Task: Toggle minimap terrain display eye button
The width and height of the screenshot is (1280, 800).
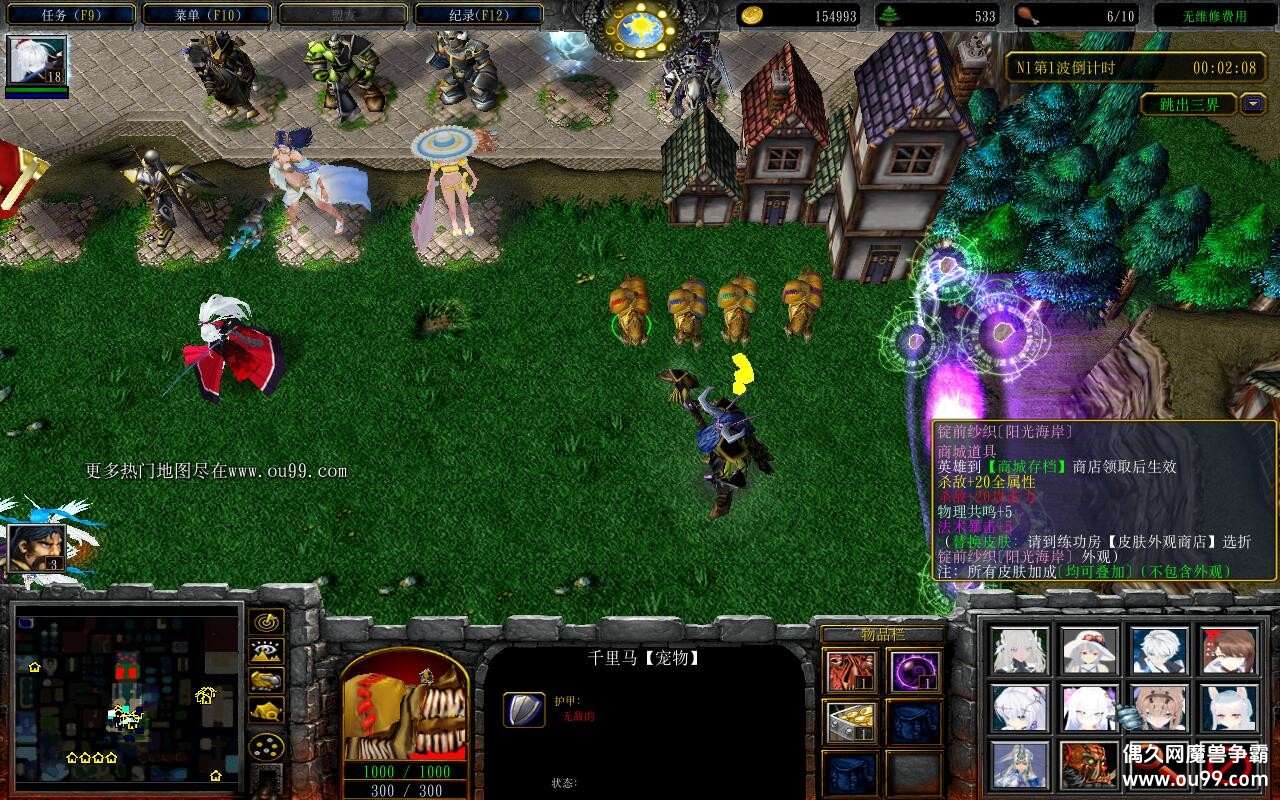Action: [x=266, y=652]
